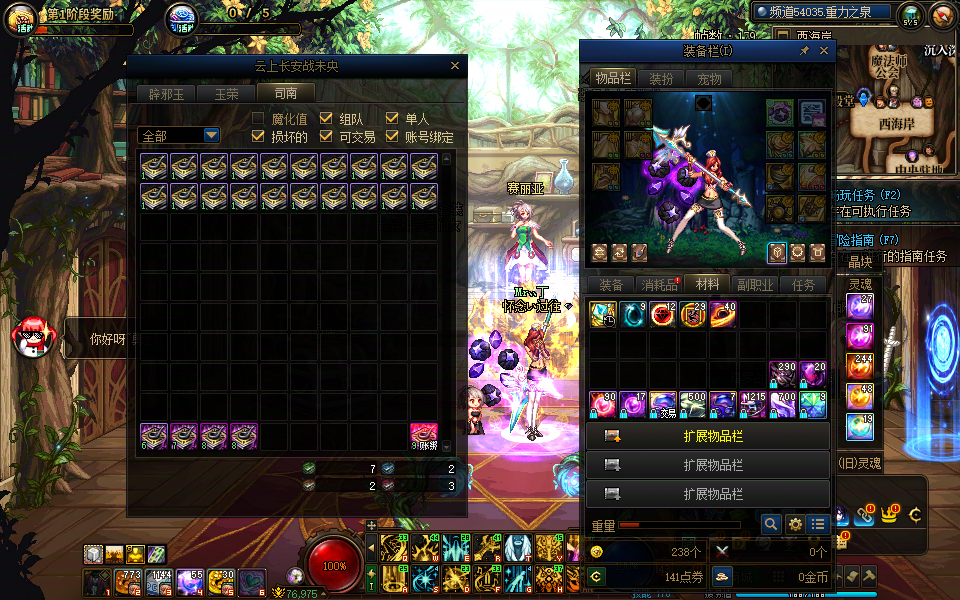Uncheck the 账号绑定 filter

click(392, 137)
